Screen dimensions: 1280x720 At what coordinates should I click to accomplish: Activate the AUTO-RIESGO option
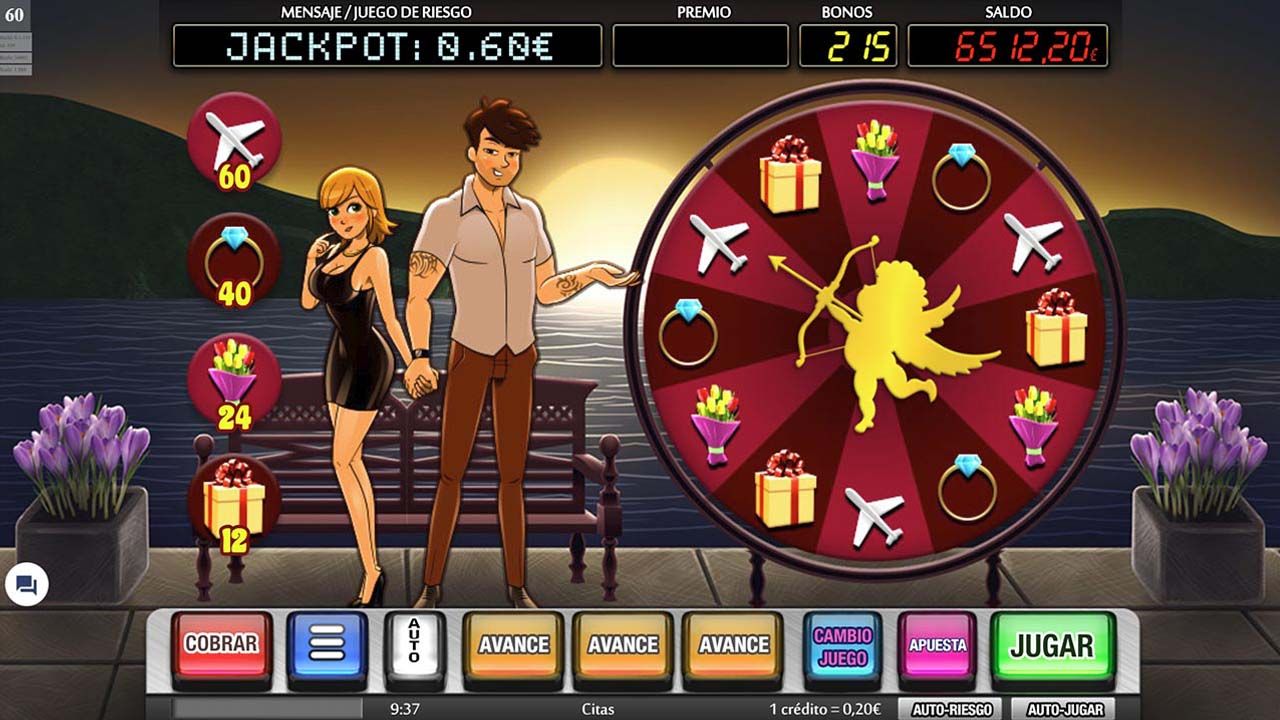click(x=951, y=710)
